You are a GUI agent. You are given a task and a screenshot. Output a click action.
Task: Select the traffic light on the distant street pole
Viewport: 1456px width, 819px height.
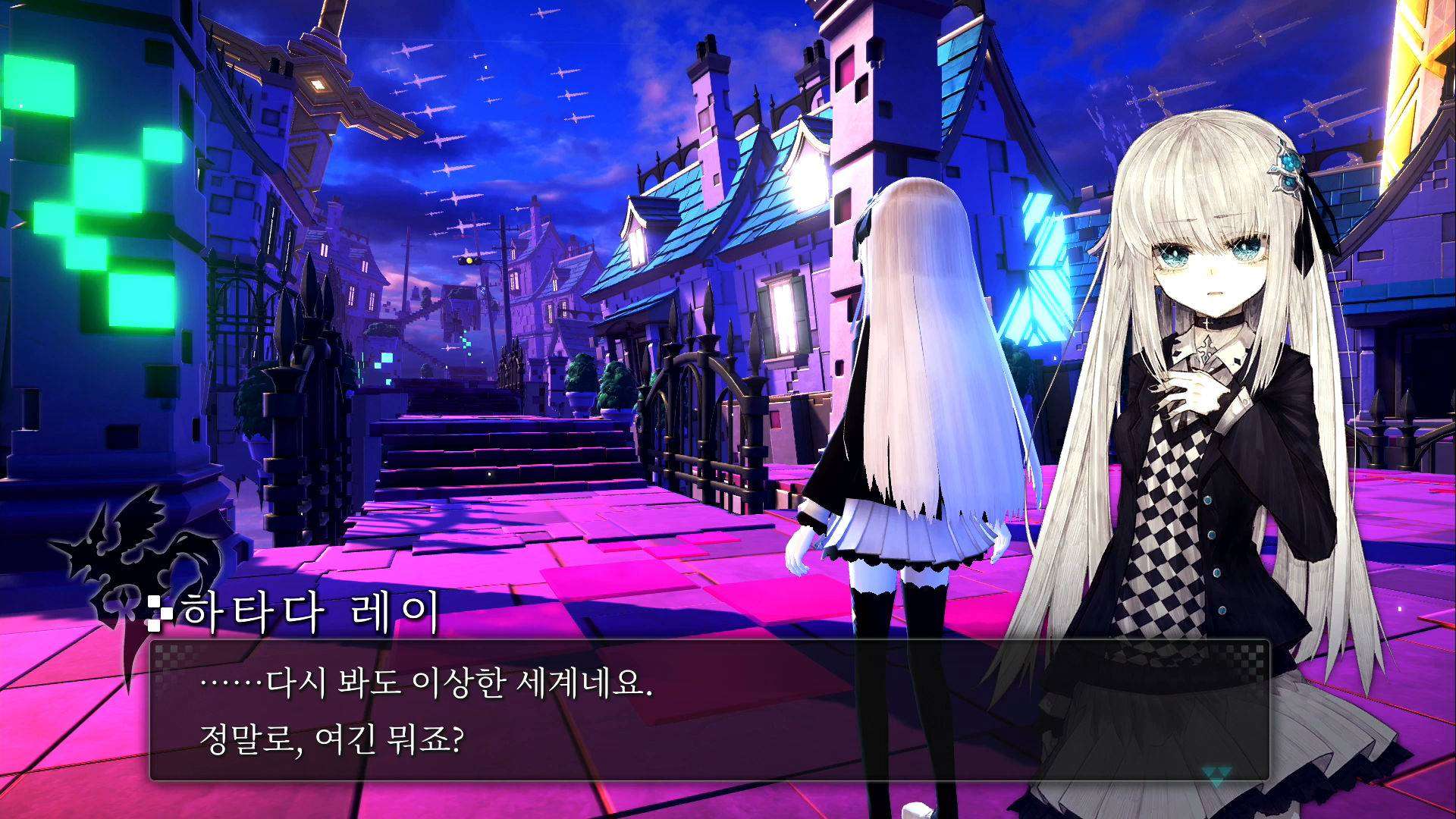(x=468, y=259)
